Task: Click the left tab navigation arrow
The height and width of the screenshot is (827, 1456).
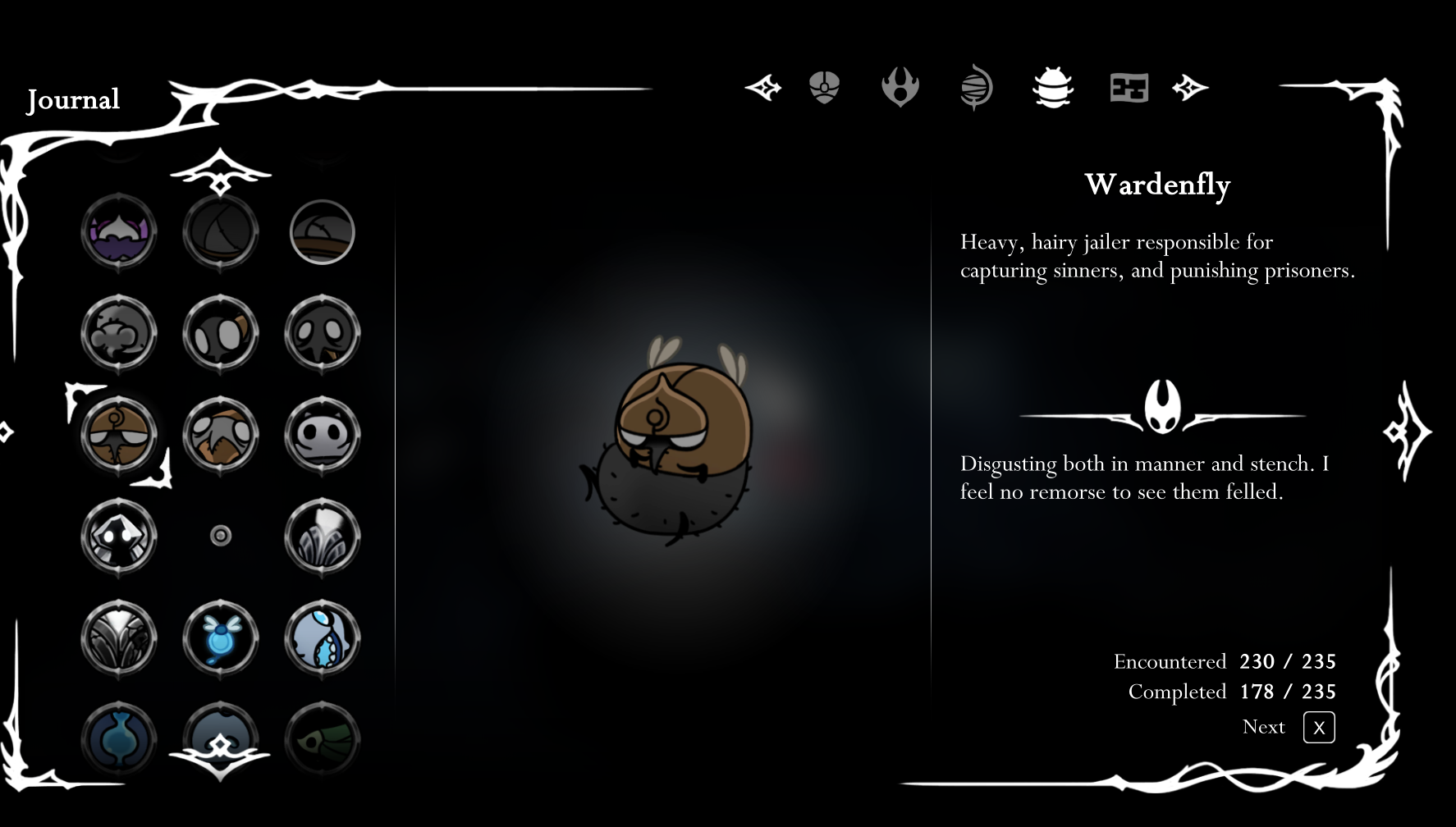Action: point(763,87)
